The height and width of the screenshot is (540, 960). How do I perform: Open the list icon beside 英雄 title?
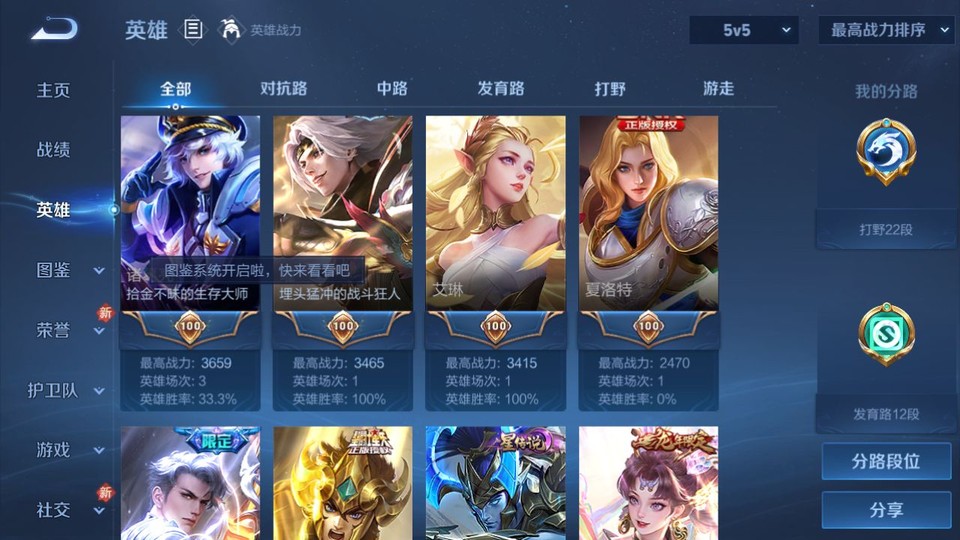pos(194,30)
